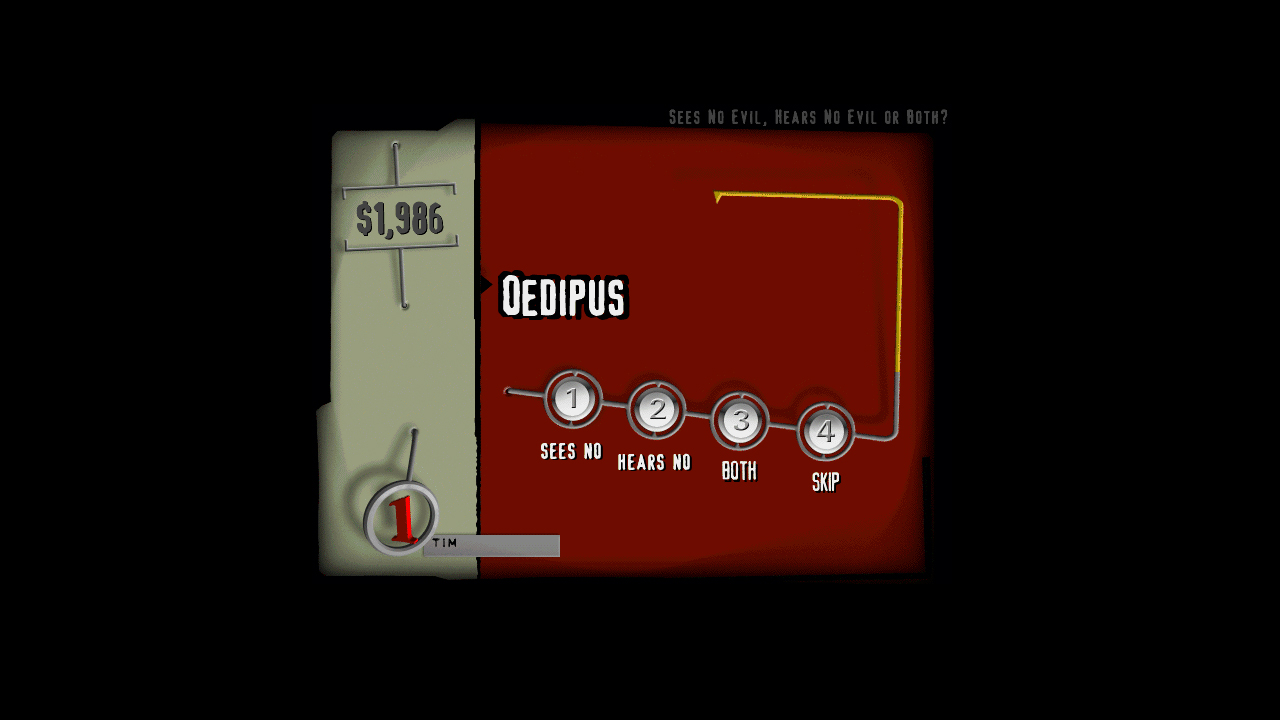The width and height of the screenshot is (1280, 720).
Task: Click the TIM player name label
Action: (x=444, y=545)
